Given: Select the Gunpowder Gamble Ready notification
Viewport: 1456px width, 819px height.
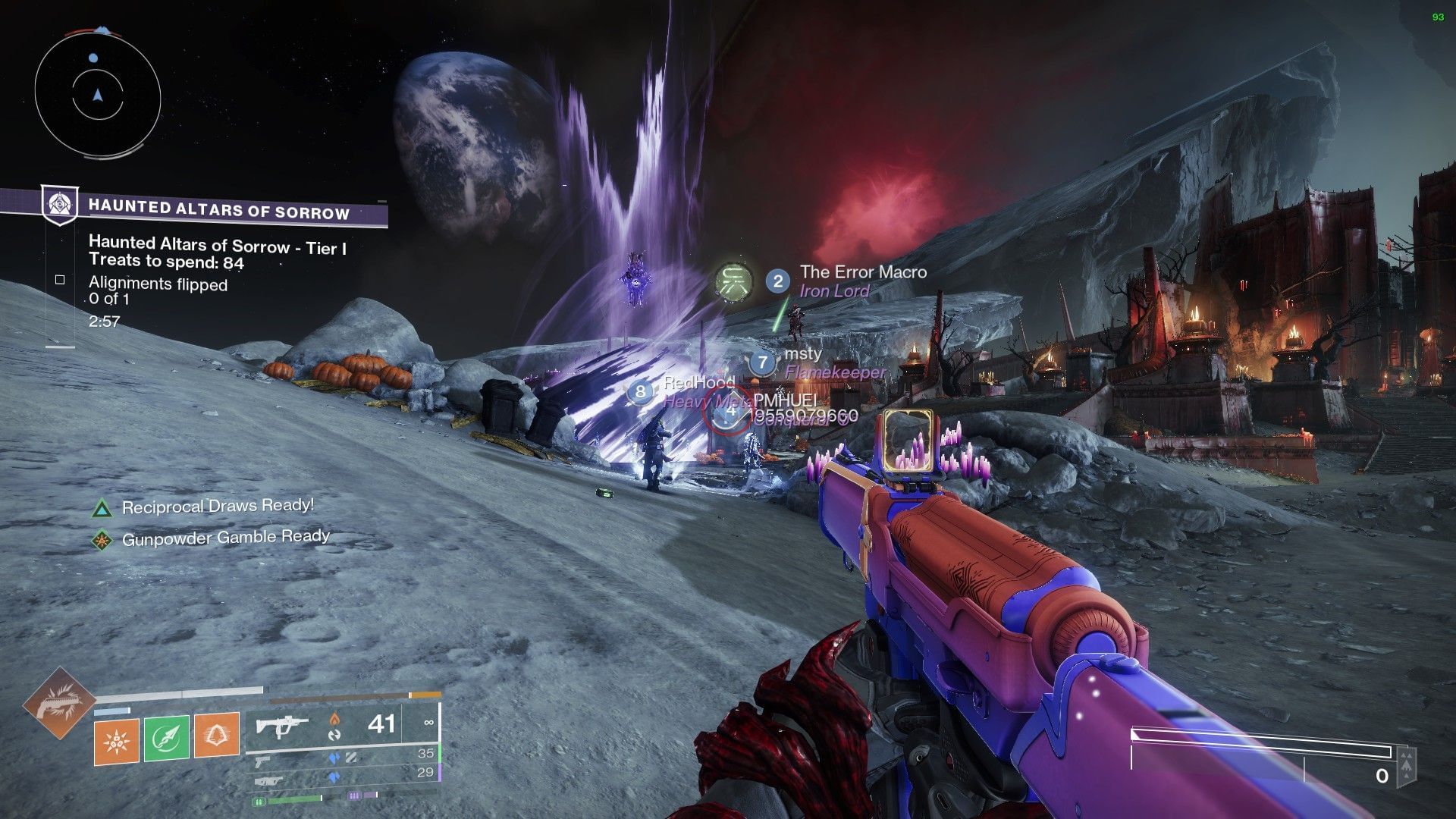Looking at the screenshot, I should point(225,538).
